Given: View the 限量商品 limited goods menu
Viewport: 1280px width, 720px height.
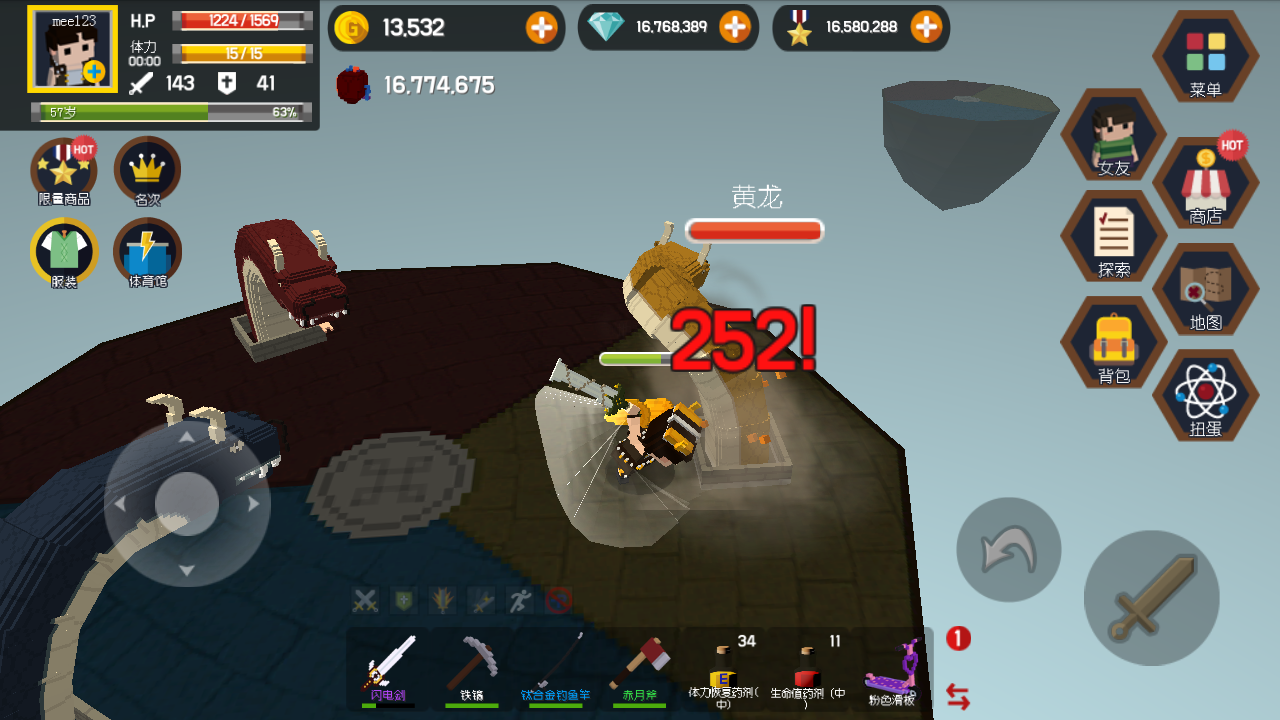Looking at the screenshot, I should click(62, 172).
